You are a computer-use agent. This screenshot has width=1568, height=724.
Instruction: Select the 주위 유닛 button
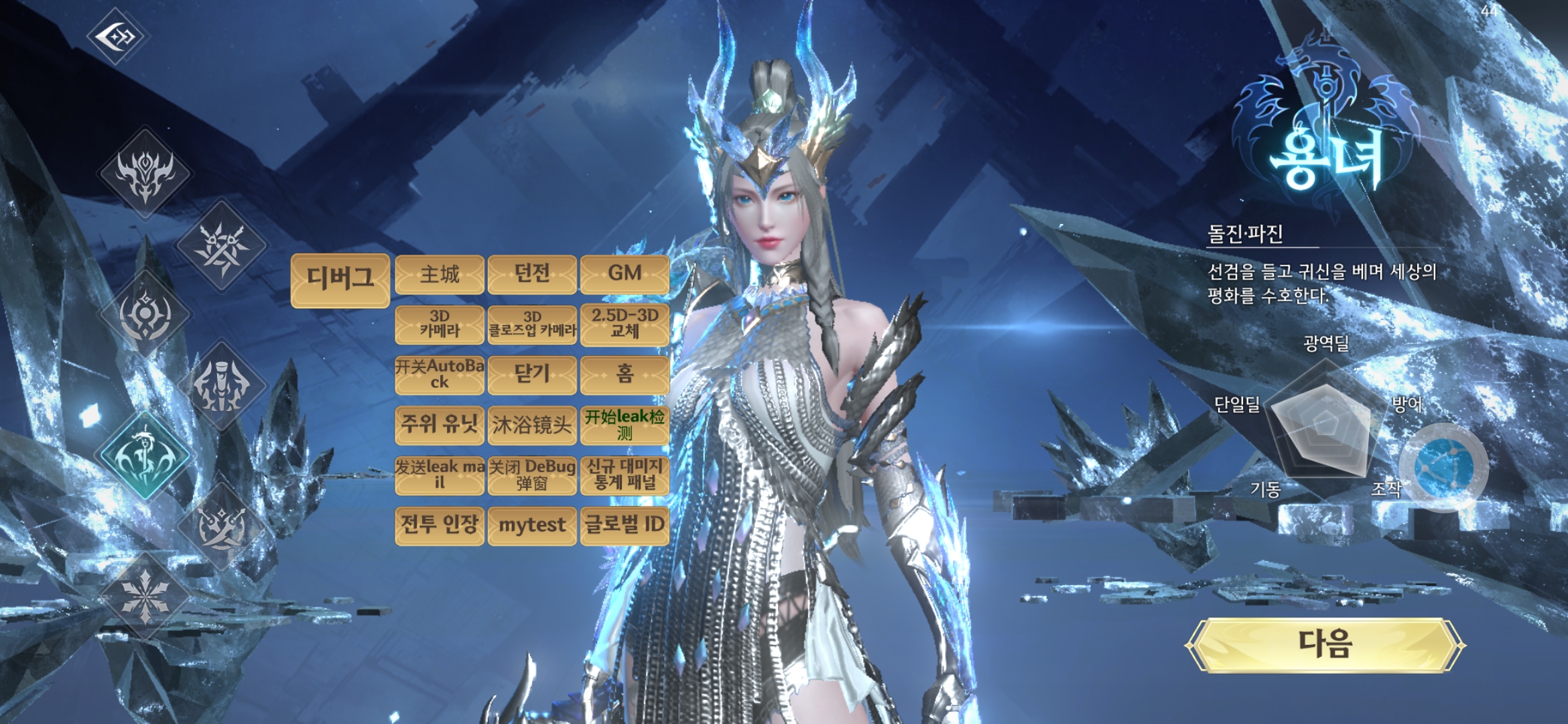coord(440,425)
